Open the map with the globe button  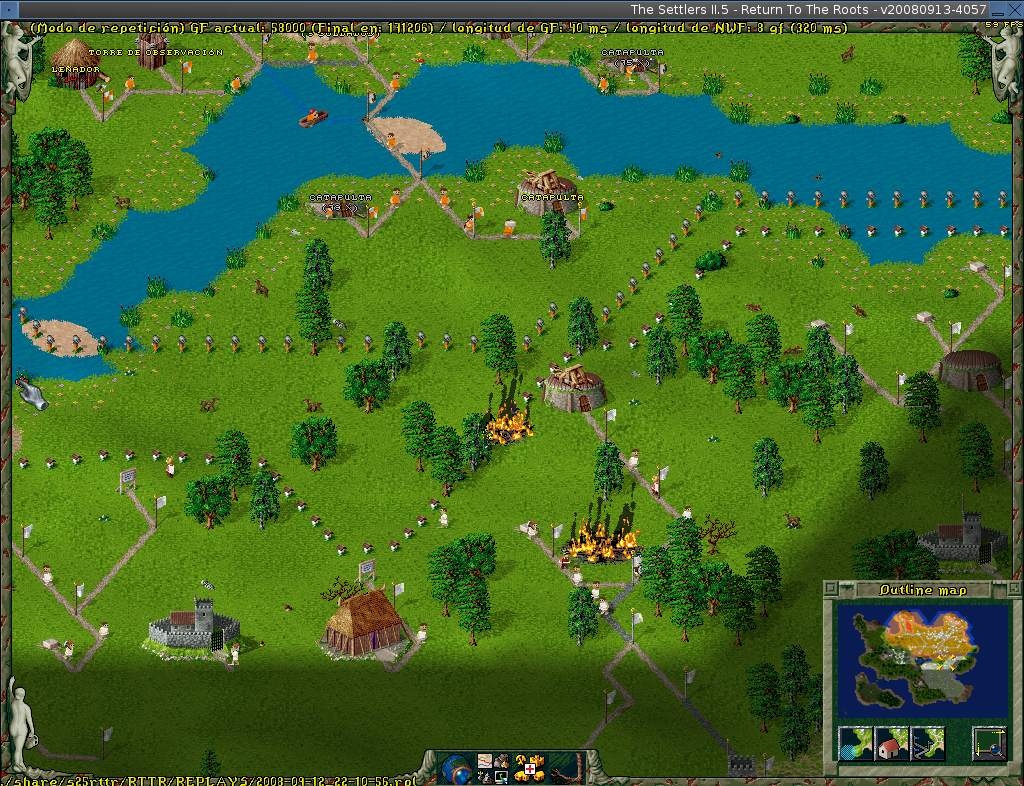[456, 768]
